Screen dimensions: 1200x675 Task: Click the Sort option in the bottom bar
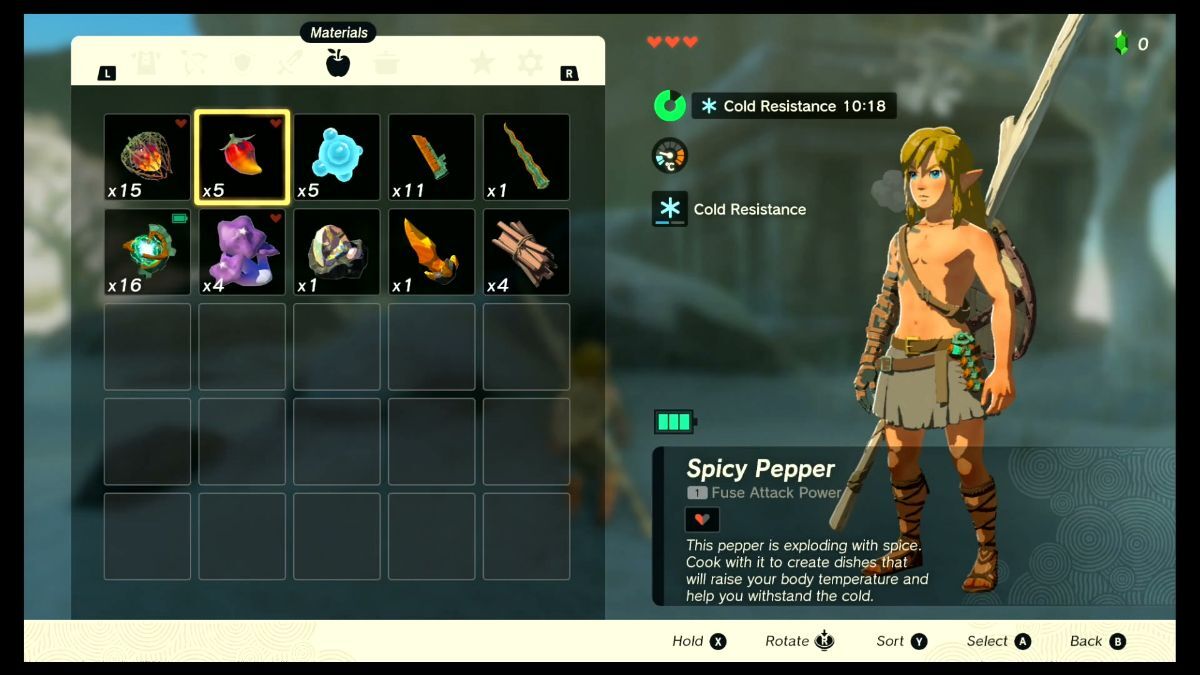901,642
